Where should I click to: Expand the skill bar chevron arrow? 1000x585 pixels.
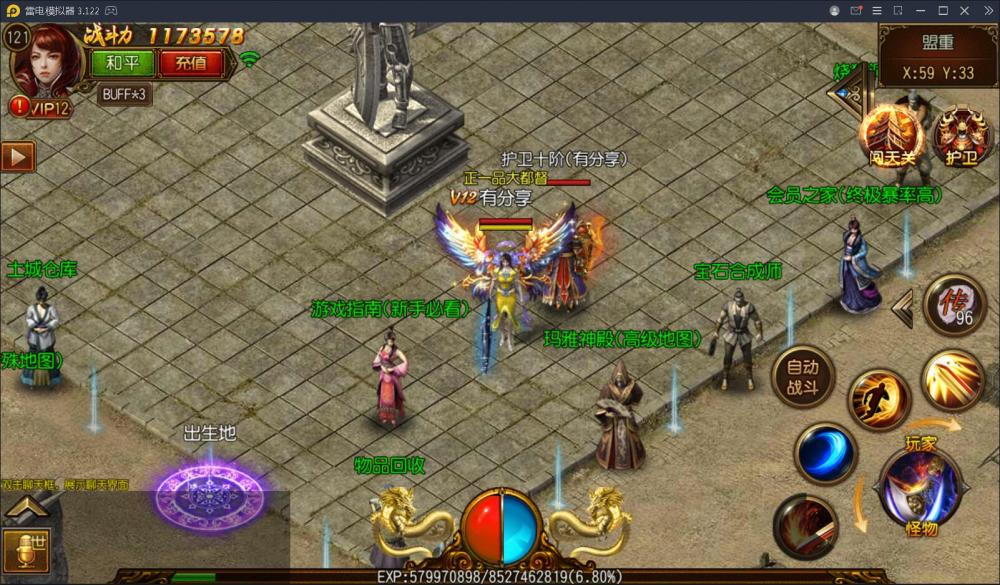(x=903, y=307)
